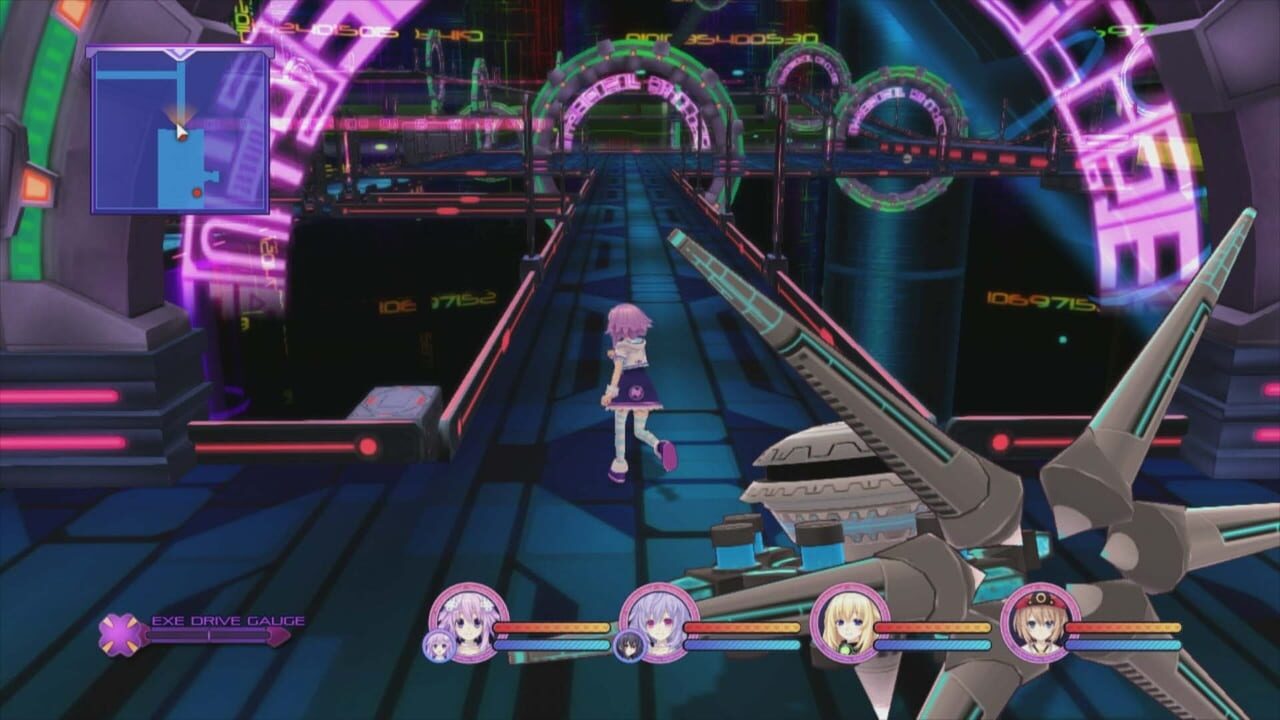Expand the minimap panel
Viewport: 1280px width, 720px height.
click(x=180, y=130)
